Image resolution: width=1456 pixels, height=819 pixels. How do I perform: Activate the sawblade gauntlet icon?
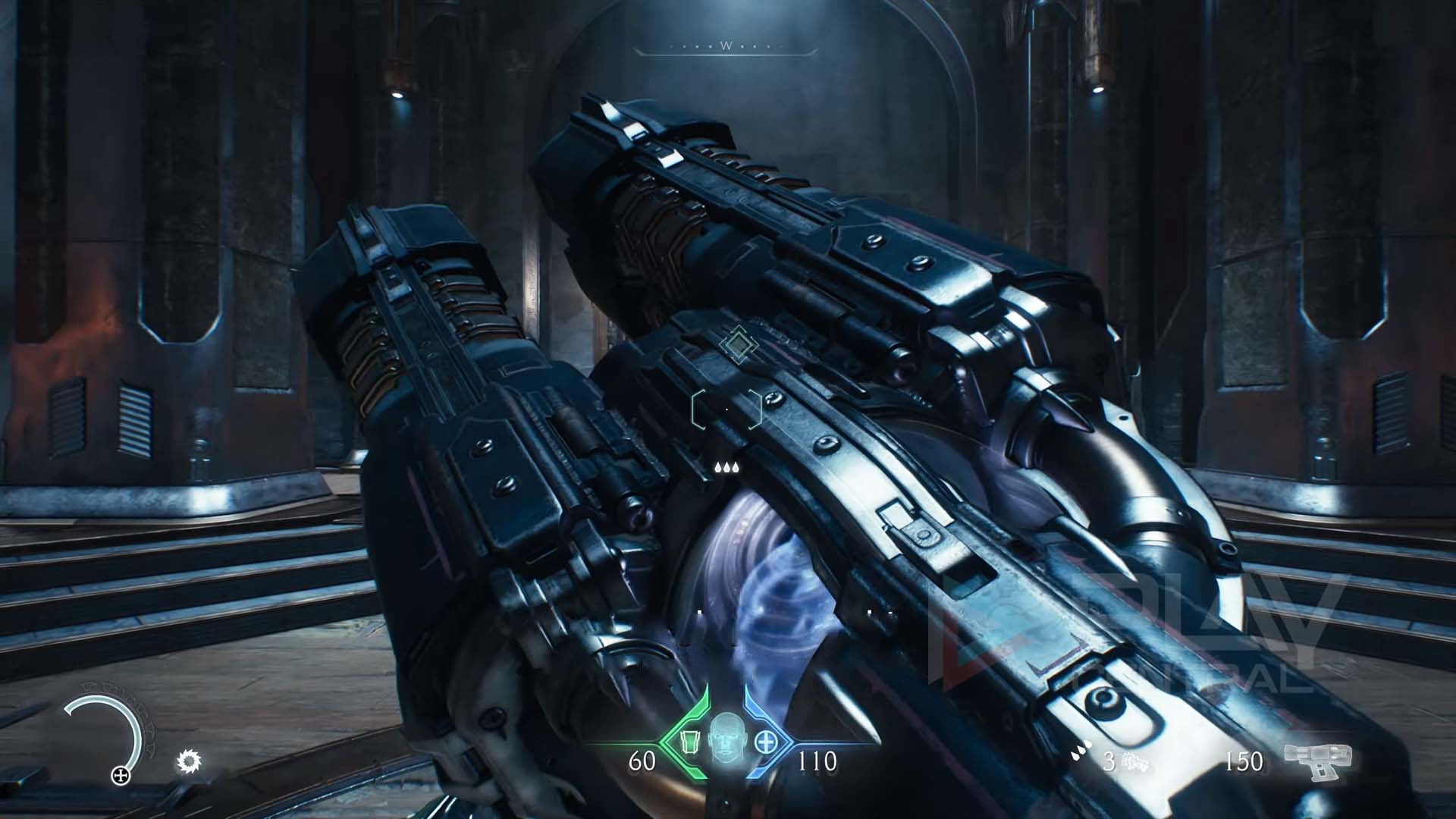click(x=188, y=761)
